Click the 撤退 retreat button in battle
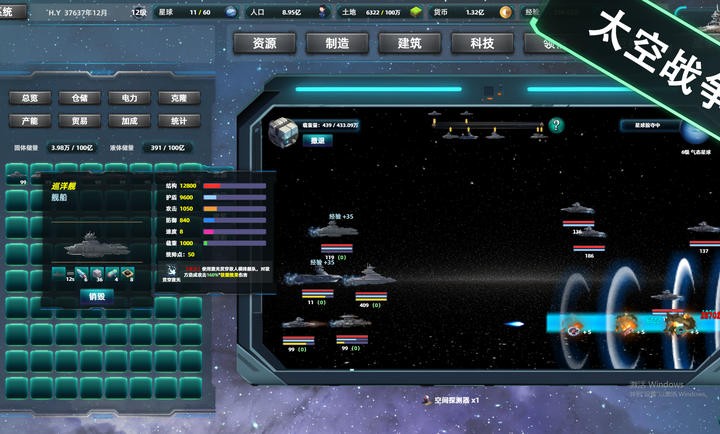The height and width of the screenshot is (434, 720). click(x=317, y=141)
